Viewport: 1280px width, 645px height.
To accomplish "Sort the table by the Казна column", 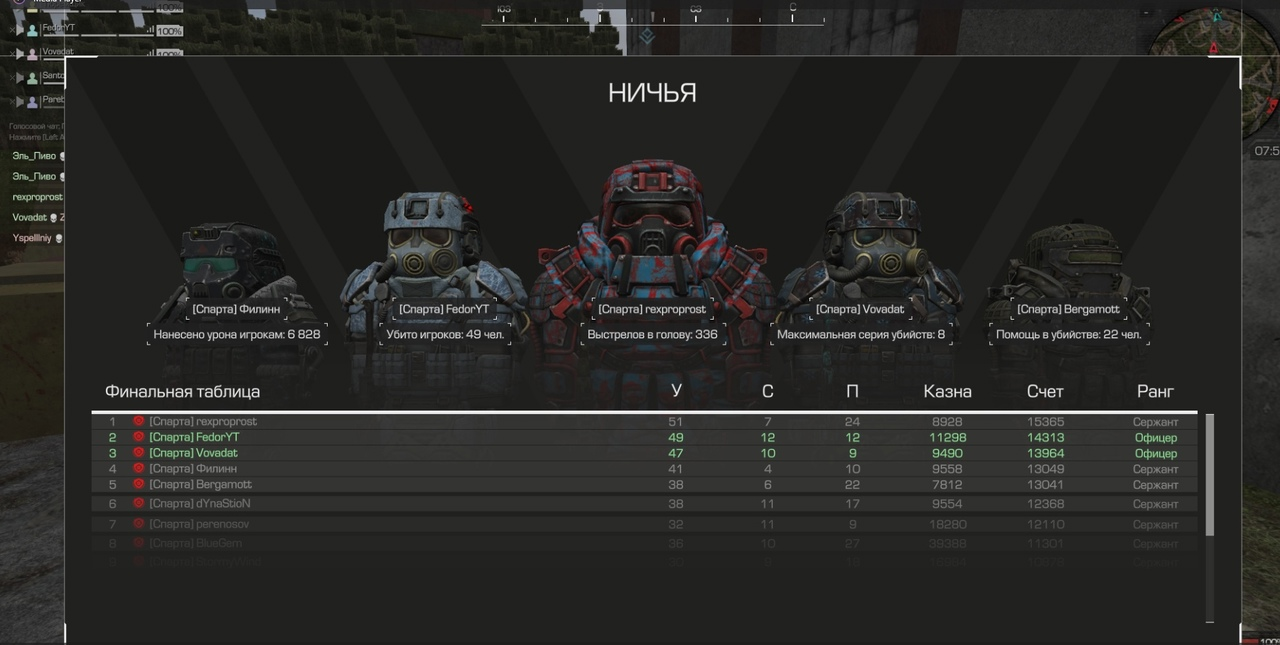I will point(947,392).
